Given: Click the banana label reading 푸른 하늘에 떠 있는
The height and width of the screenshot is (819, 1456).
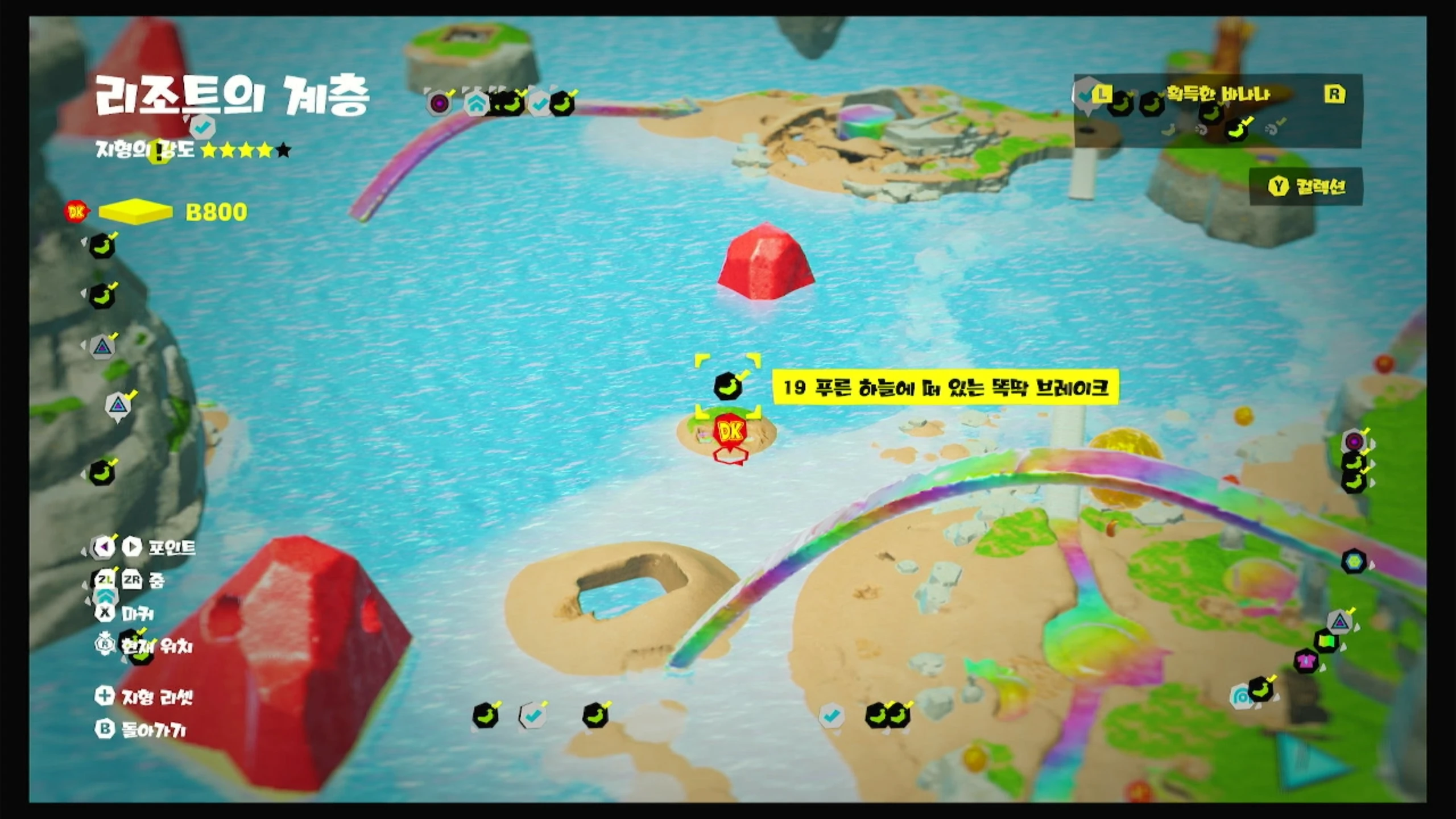Looking at the screenshot, I should coord(945,388).
